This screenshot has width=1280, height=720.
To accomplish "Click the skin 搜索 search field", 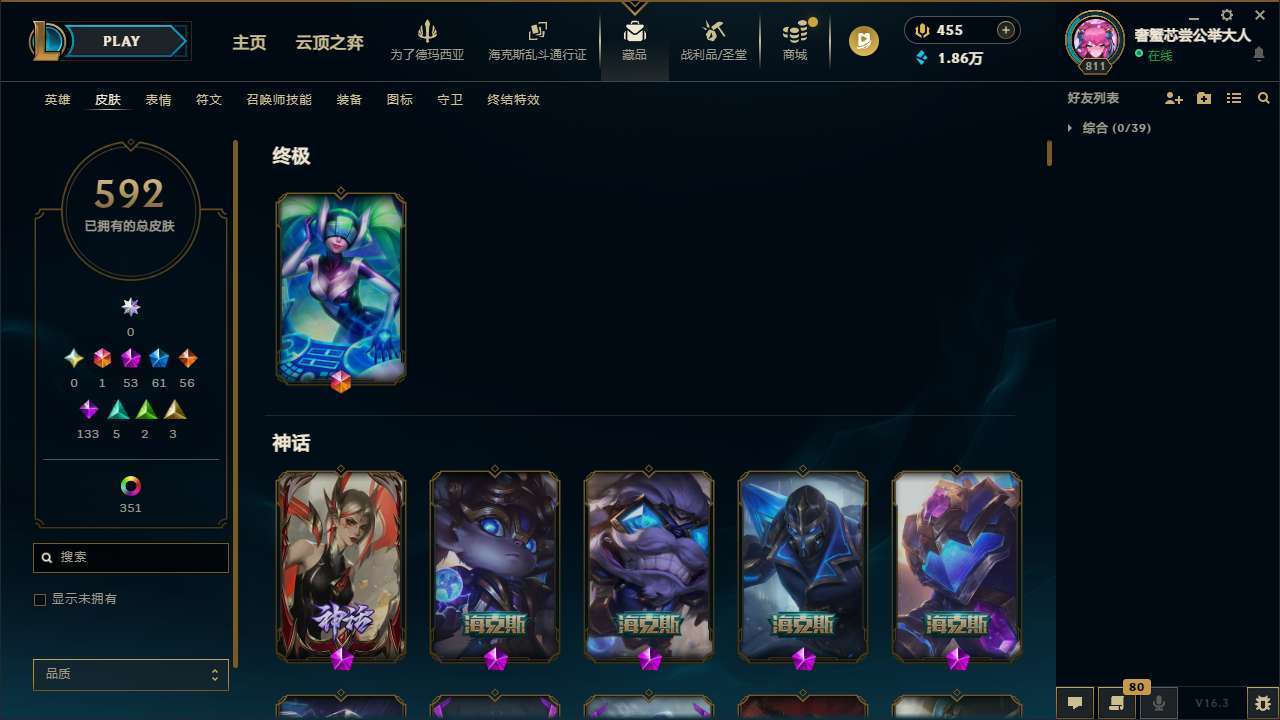I will click(x=130, y=557).
